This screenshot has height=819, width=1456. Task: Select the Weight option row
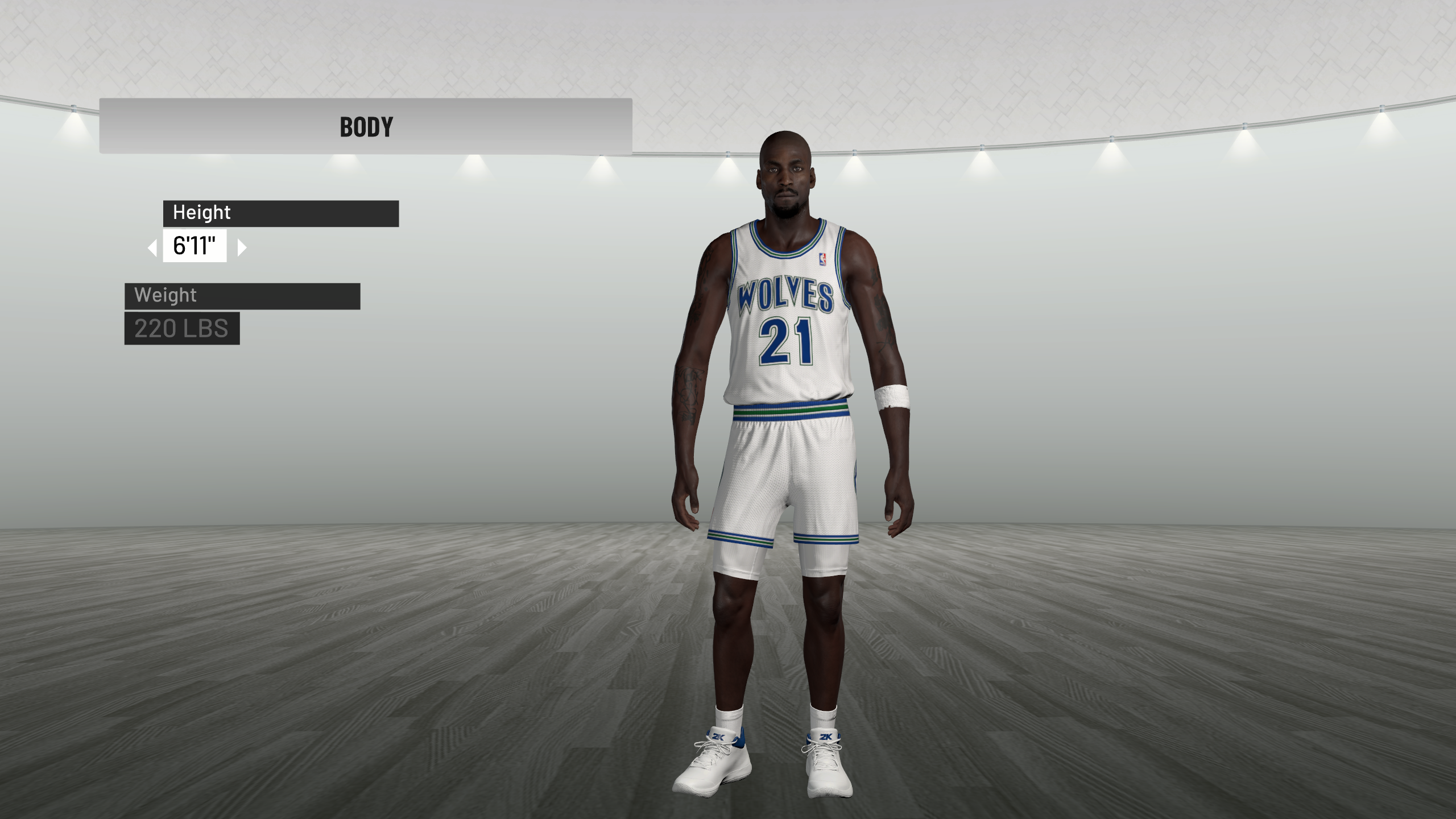[x=242, y=296]
